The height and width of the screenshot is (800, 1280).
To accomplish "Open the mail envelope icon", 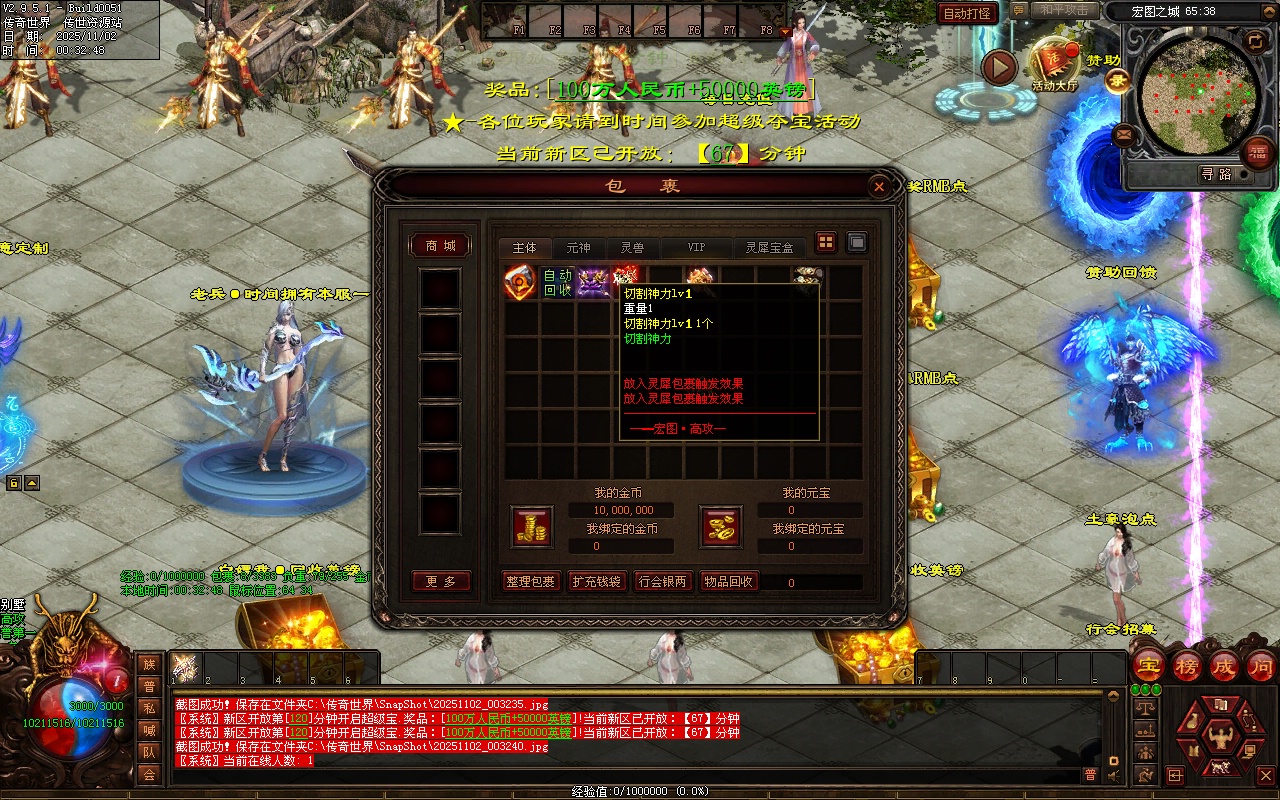I will click(x=1124, y=134).
